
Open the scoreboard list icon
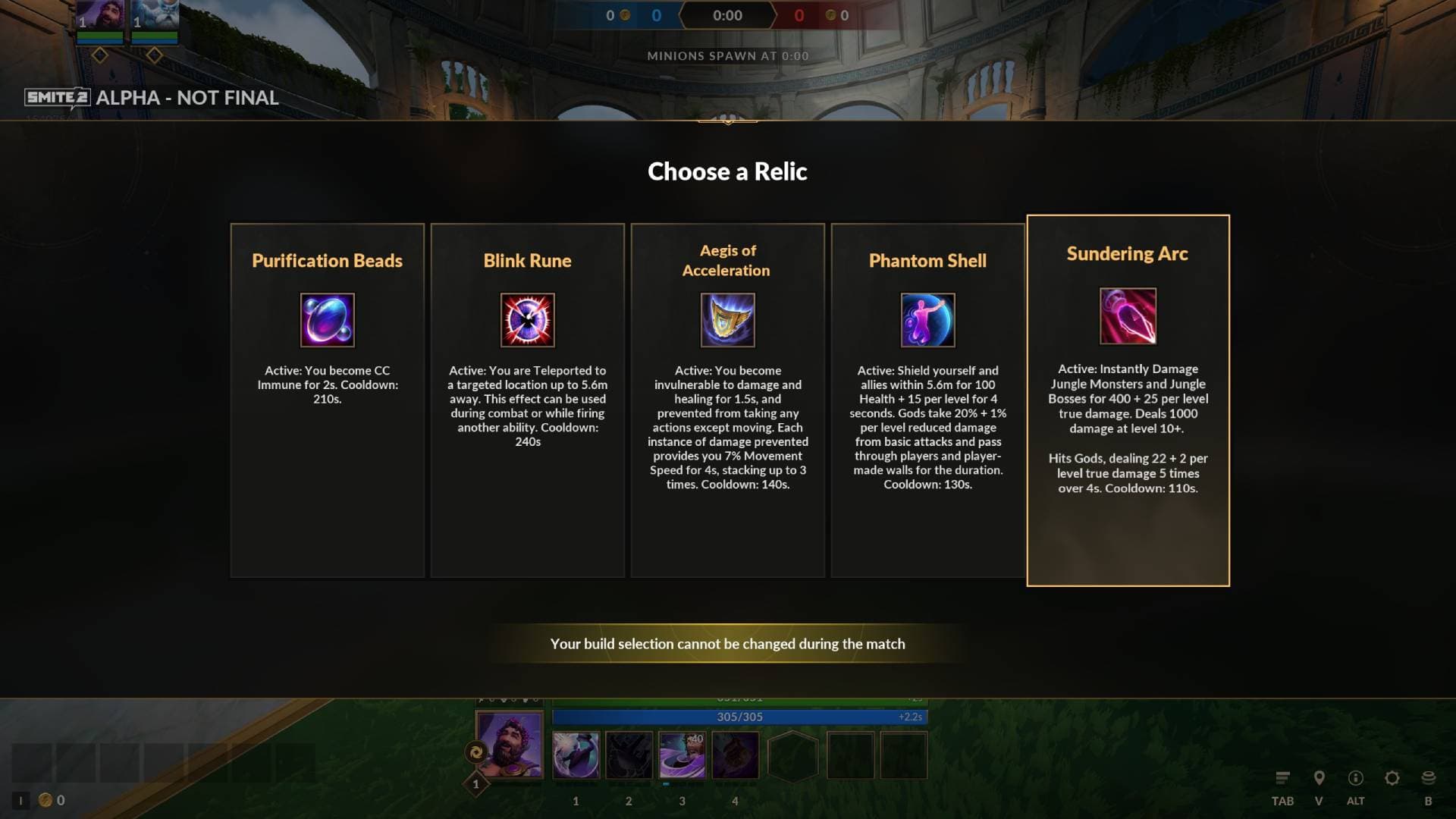click(1282, 778)
